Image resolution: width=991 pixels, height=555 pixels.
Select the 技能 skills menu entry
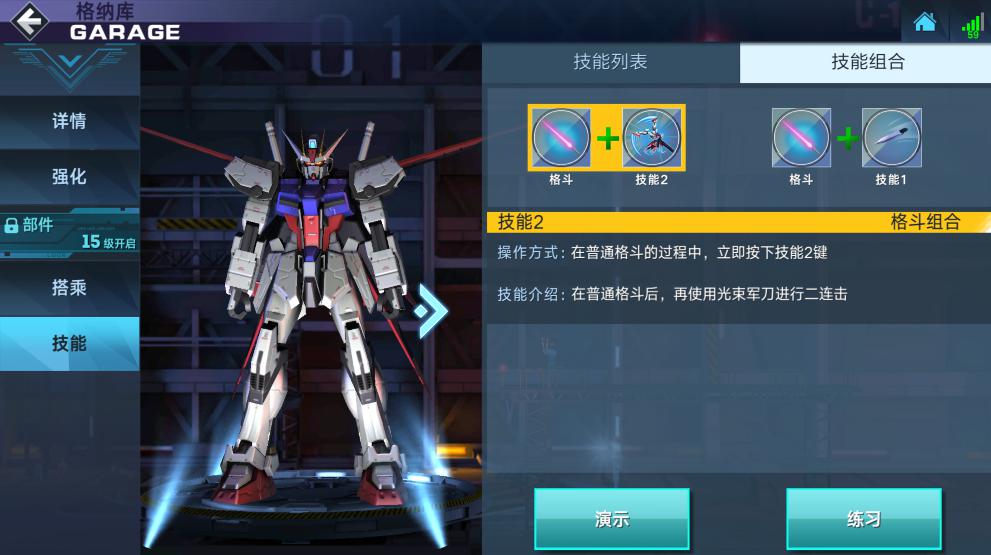tap(69, 344)
